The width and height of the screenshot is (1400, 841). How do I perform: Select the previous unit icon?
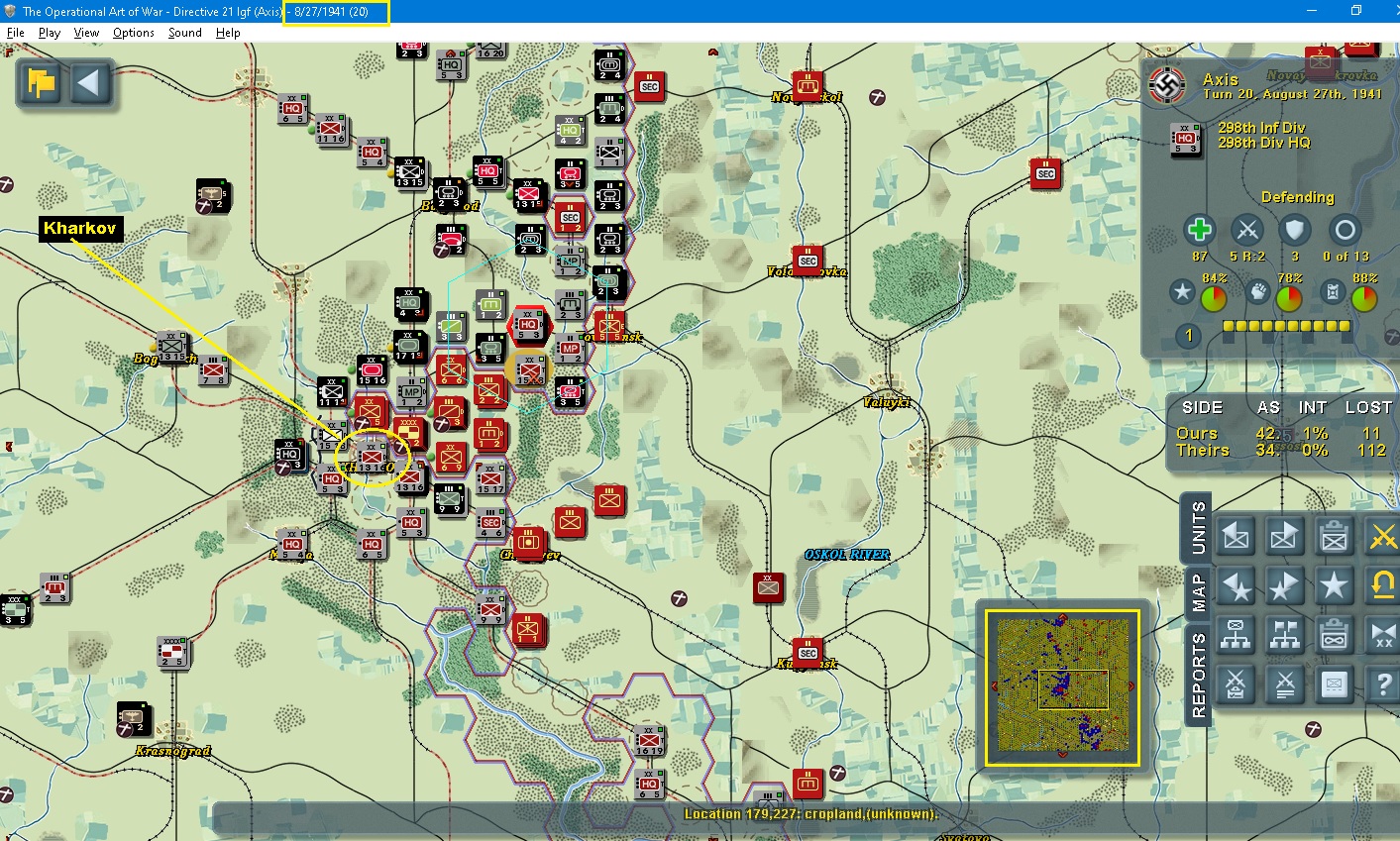coord(1235,536)
